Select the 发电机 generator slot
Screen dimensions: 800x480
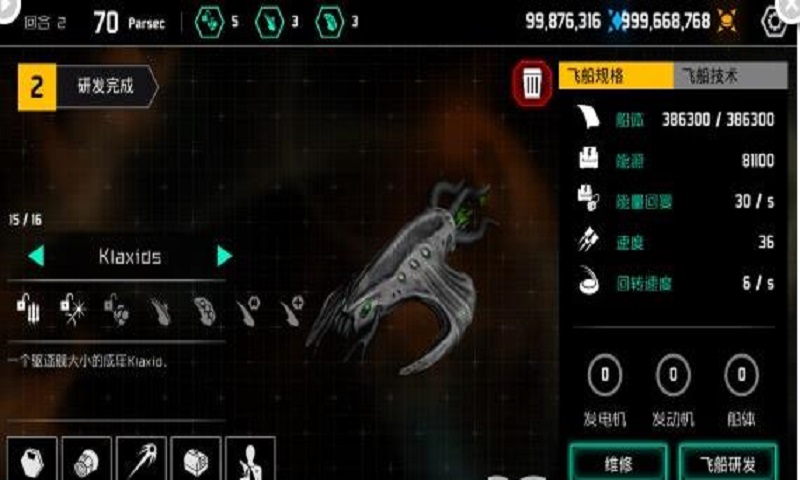coord(605,376)
